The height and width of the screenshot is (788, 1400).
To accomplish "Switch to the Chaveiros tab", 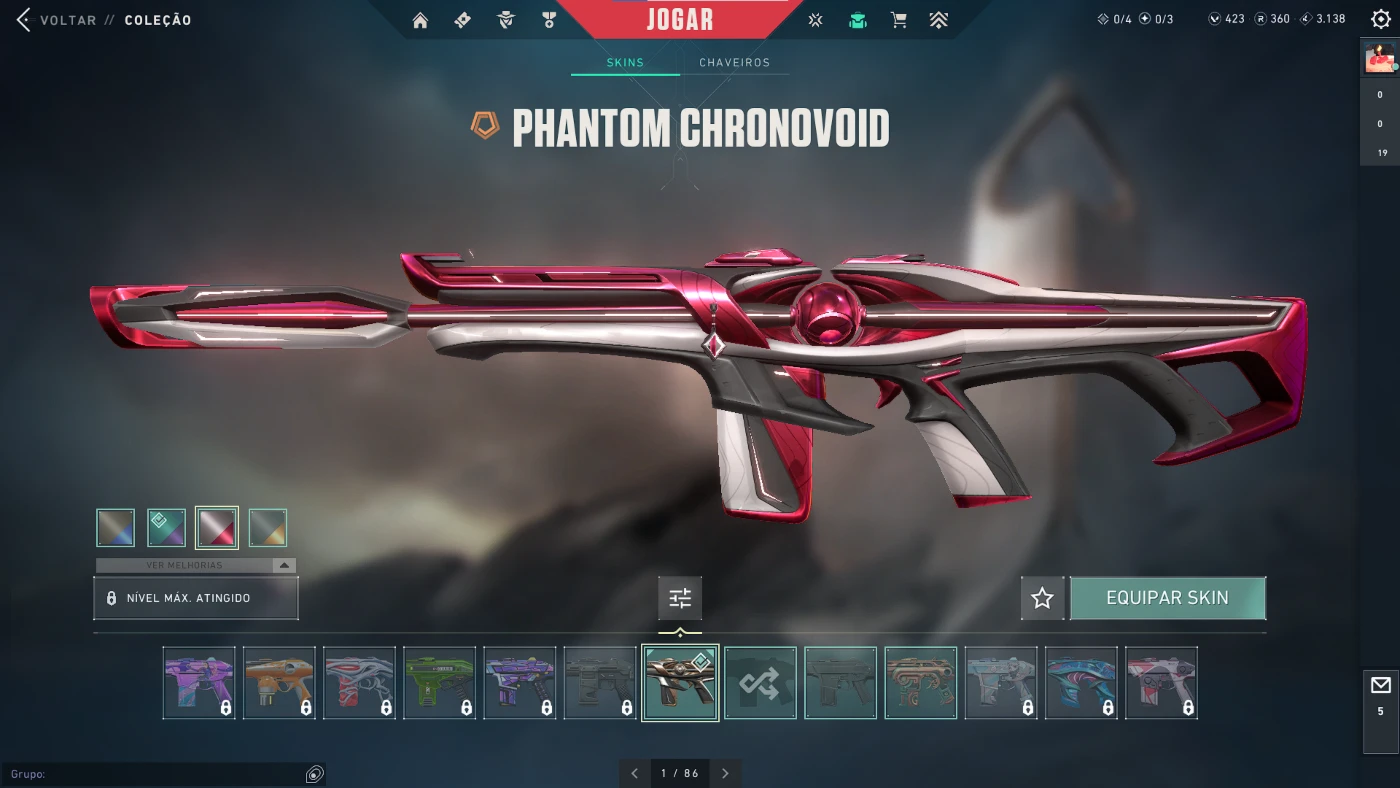I will [x=734, y=62].
